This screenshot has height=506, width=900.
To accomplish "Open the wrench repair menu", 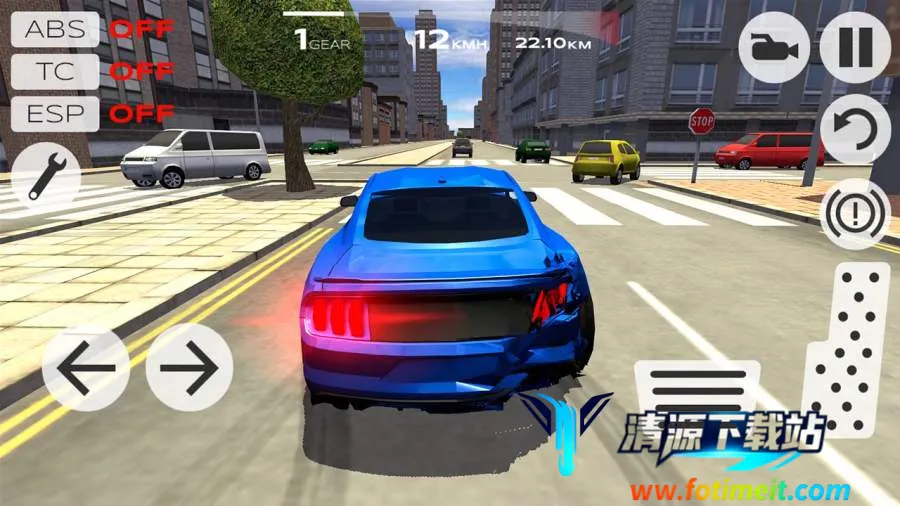I will pos(46,172).
